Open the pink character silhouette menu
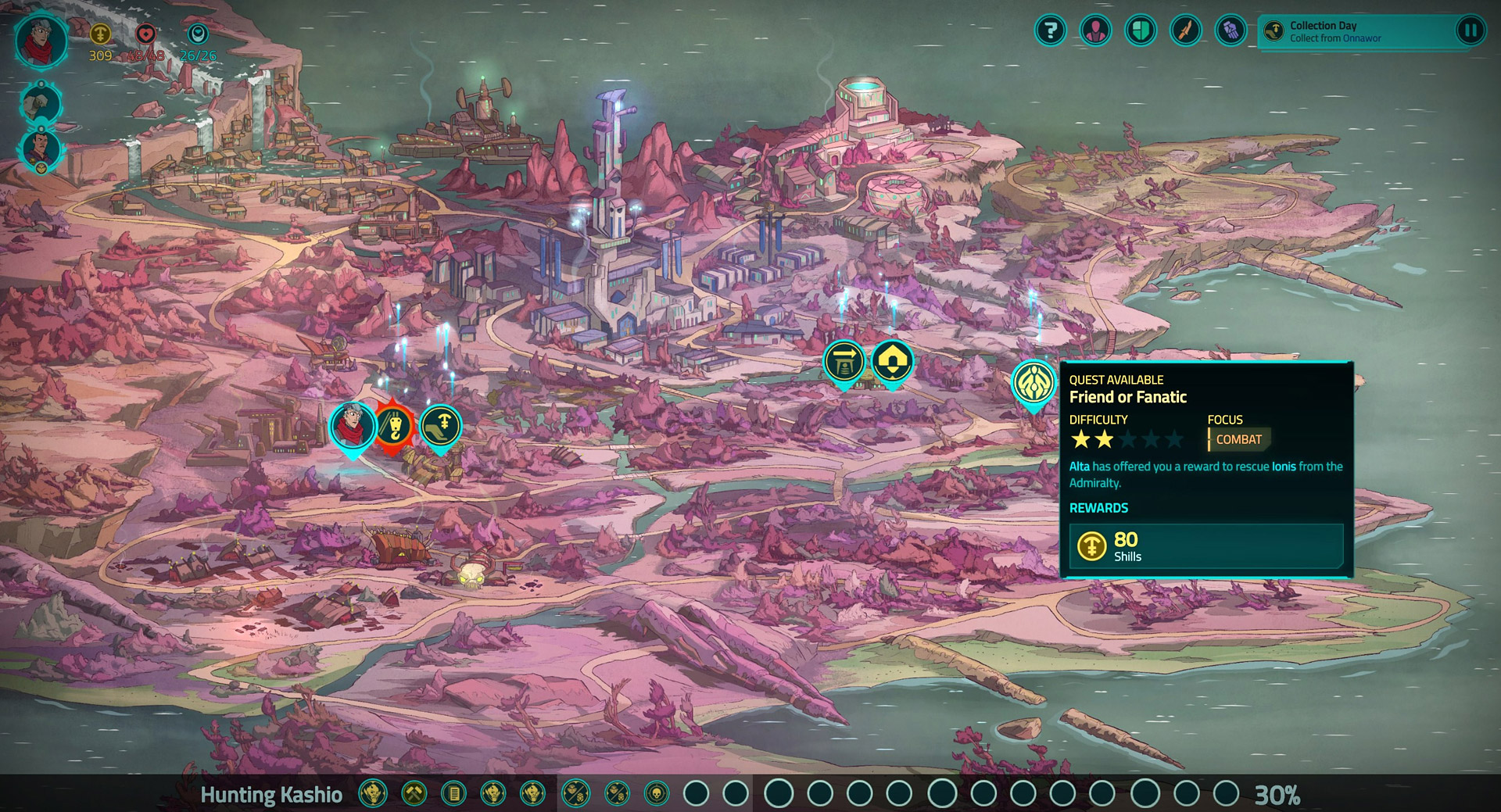This screenshot has width=1501, height=812. click(1095, 31)
